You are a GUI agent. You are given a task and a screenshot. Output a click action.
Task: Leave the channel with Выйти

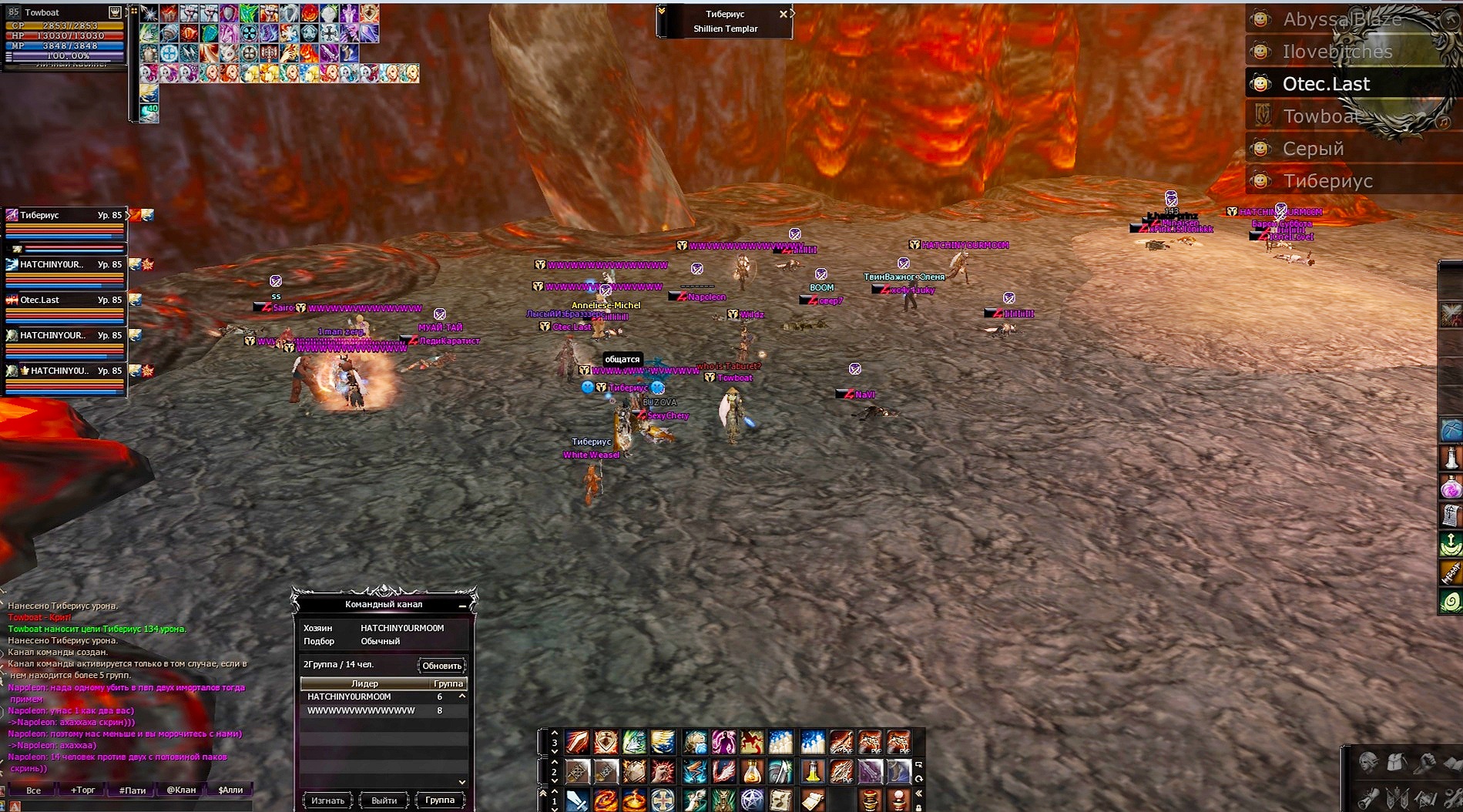coord(384,800)
